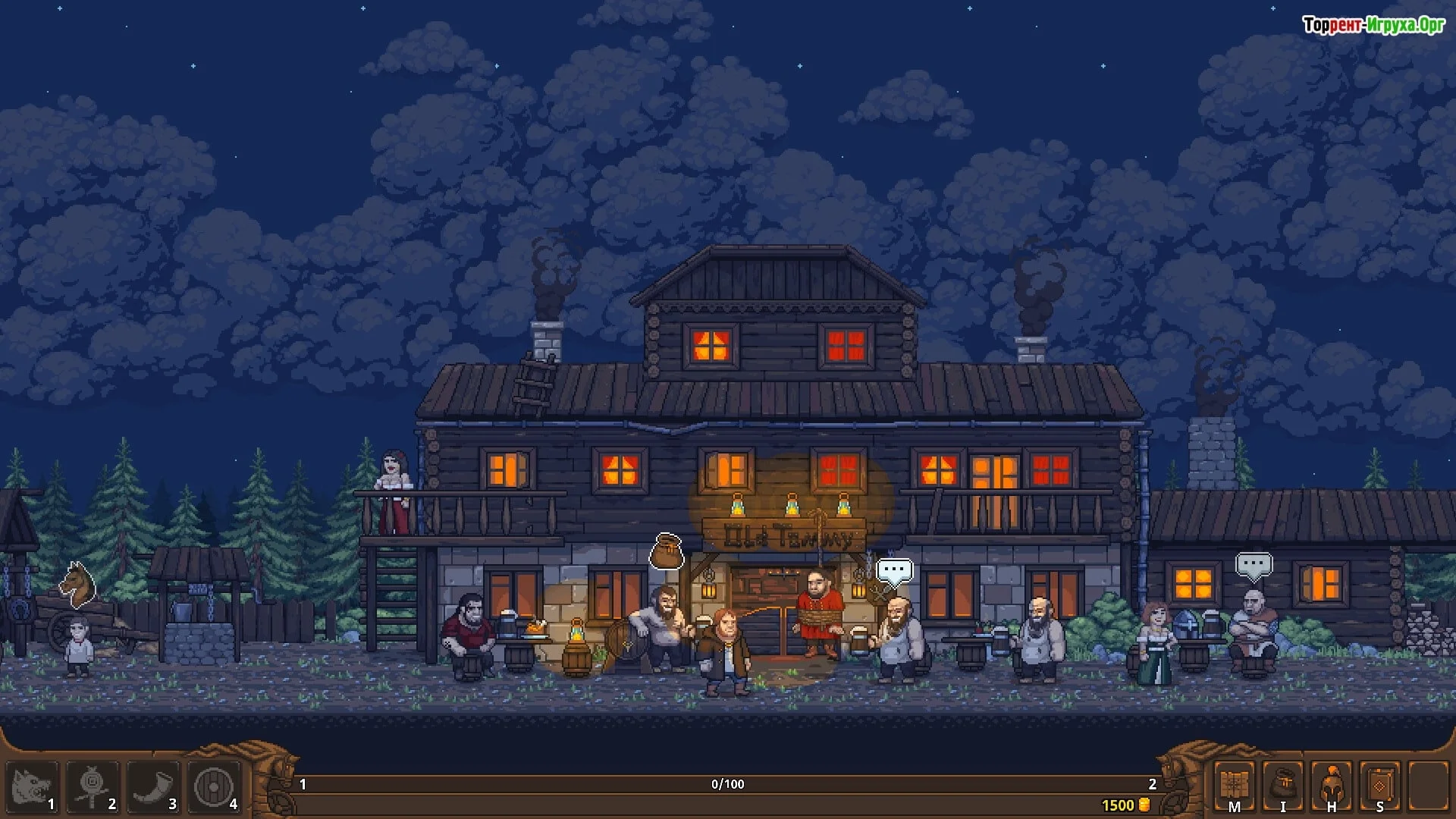1456x819 pixels.
Task: Select the horse head marker above the boy
Action: pyautogui.click(x=78, y=585)
